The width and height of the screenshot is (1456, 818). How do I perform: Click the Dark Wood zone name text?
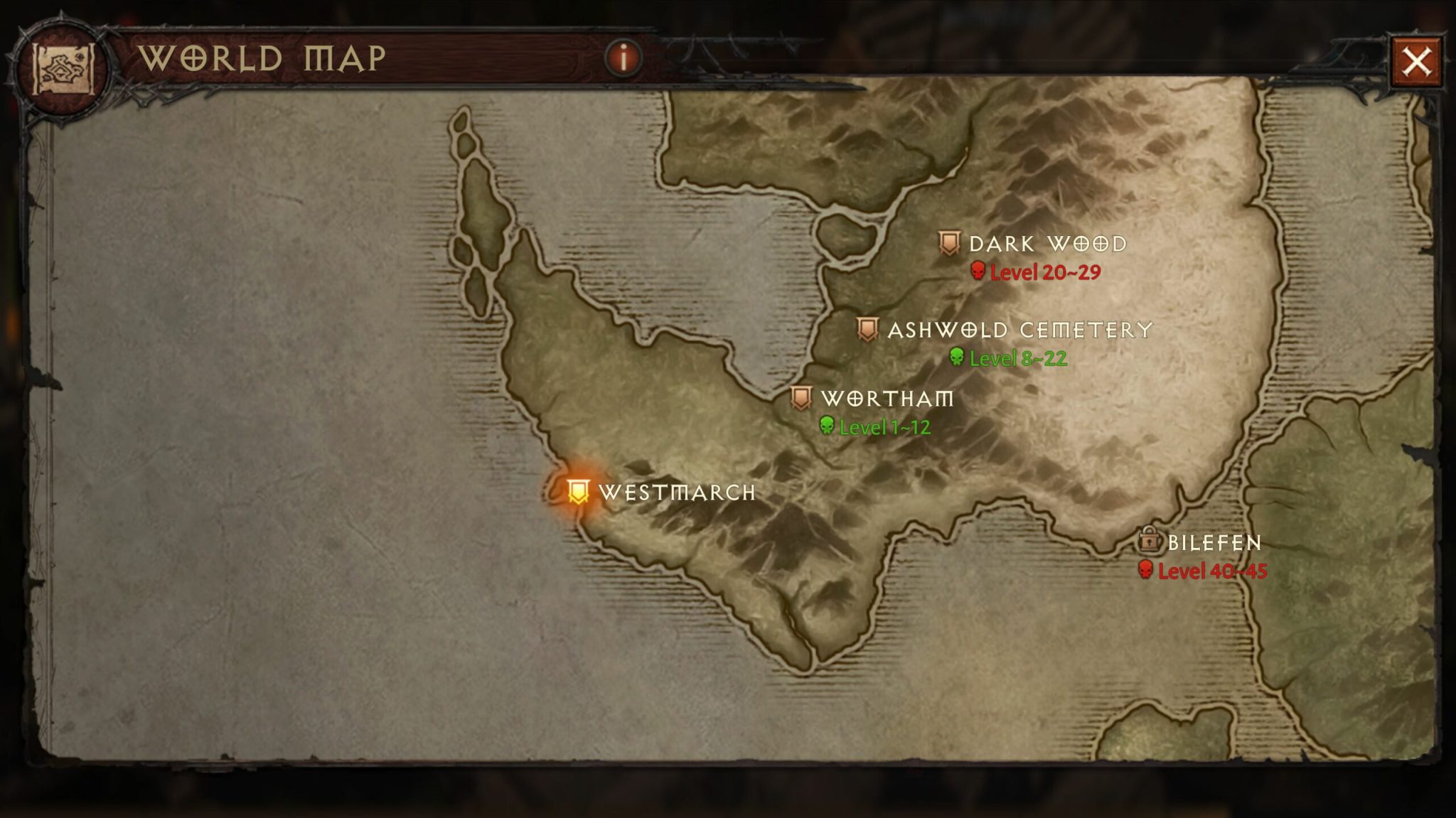point(1049,245)
